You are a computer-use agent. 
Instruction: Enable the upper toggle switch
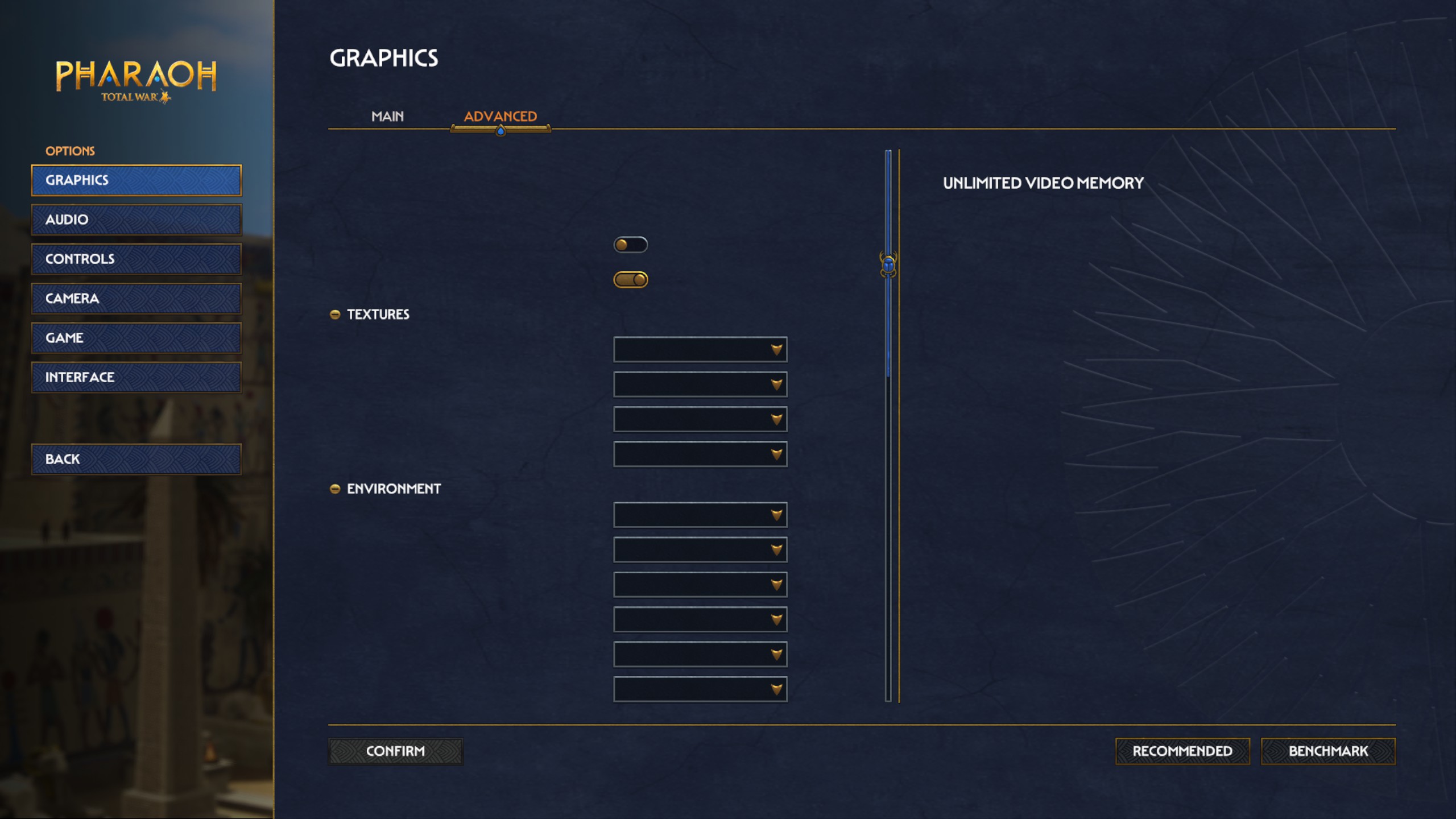click(x=632, y=243)
